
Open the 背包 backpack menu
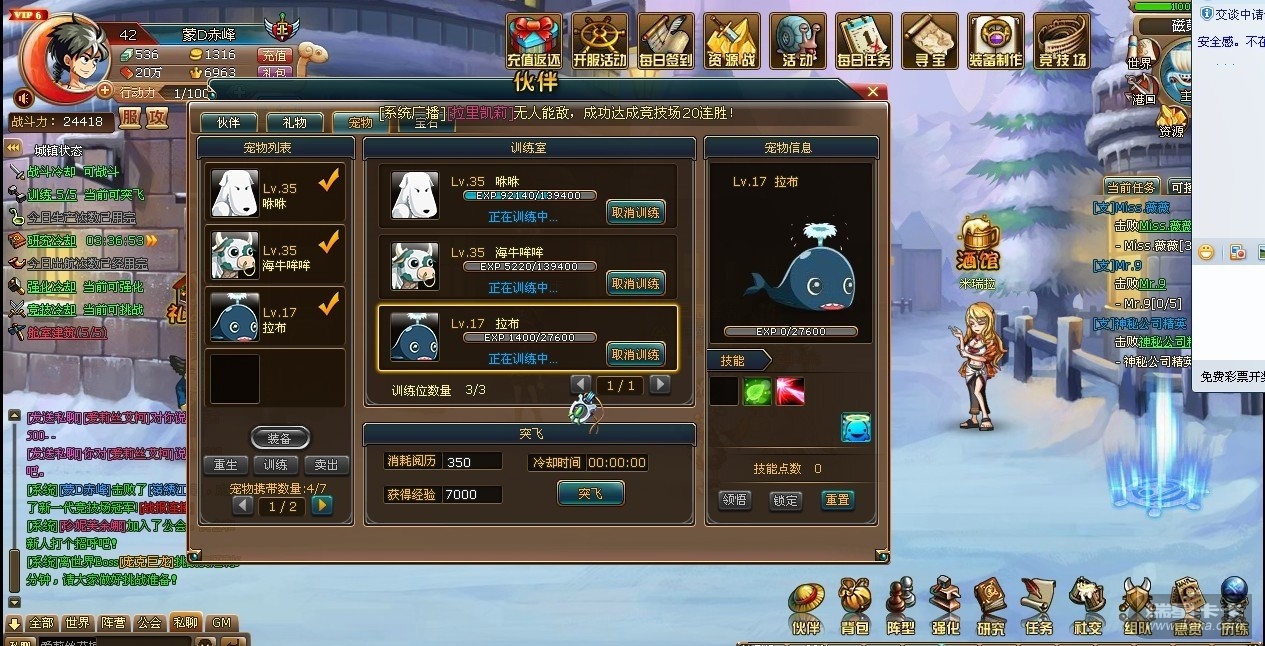click(x=855, y=608)
